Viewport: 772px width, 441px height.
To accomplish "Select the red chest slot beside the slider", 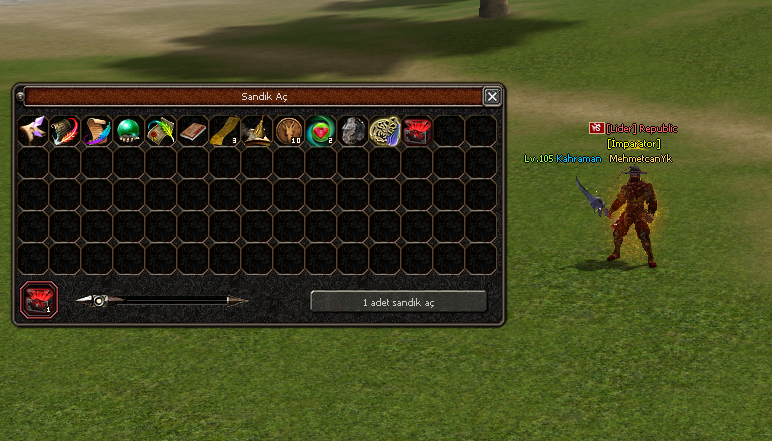I will click(x=39, y=299).
